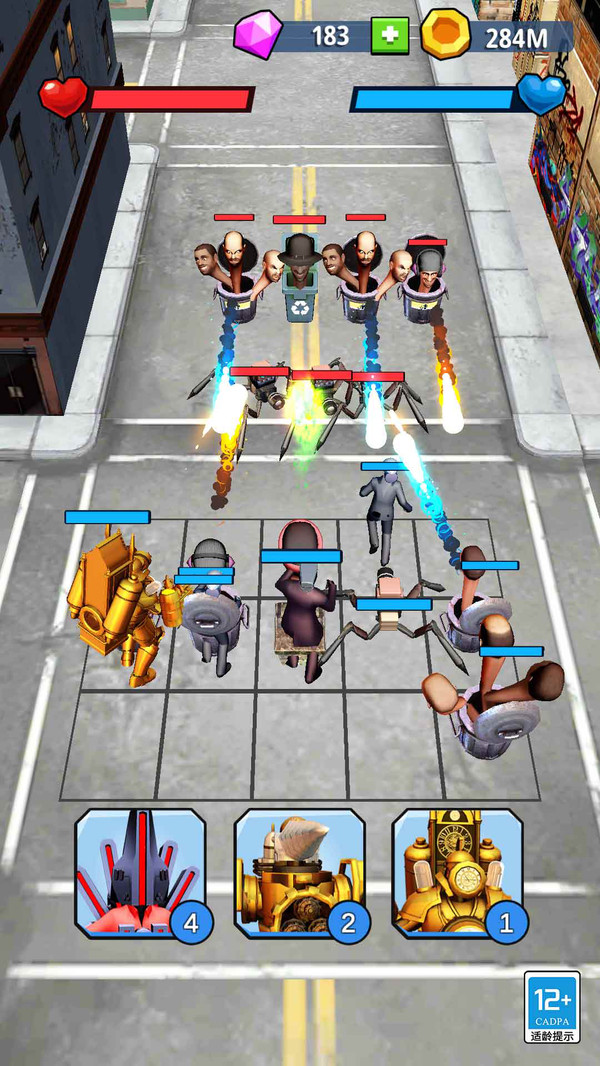
Task: Choose the golden drill unit card
Action: click(299, 873)
